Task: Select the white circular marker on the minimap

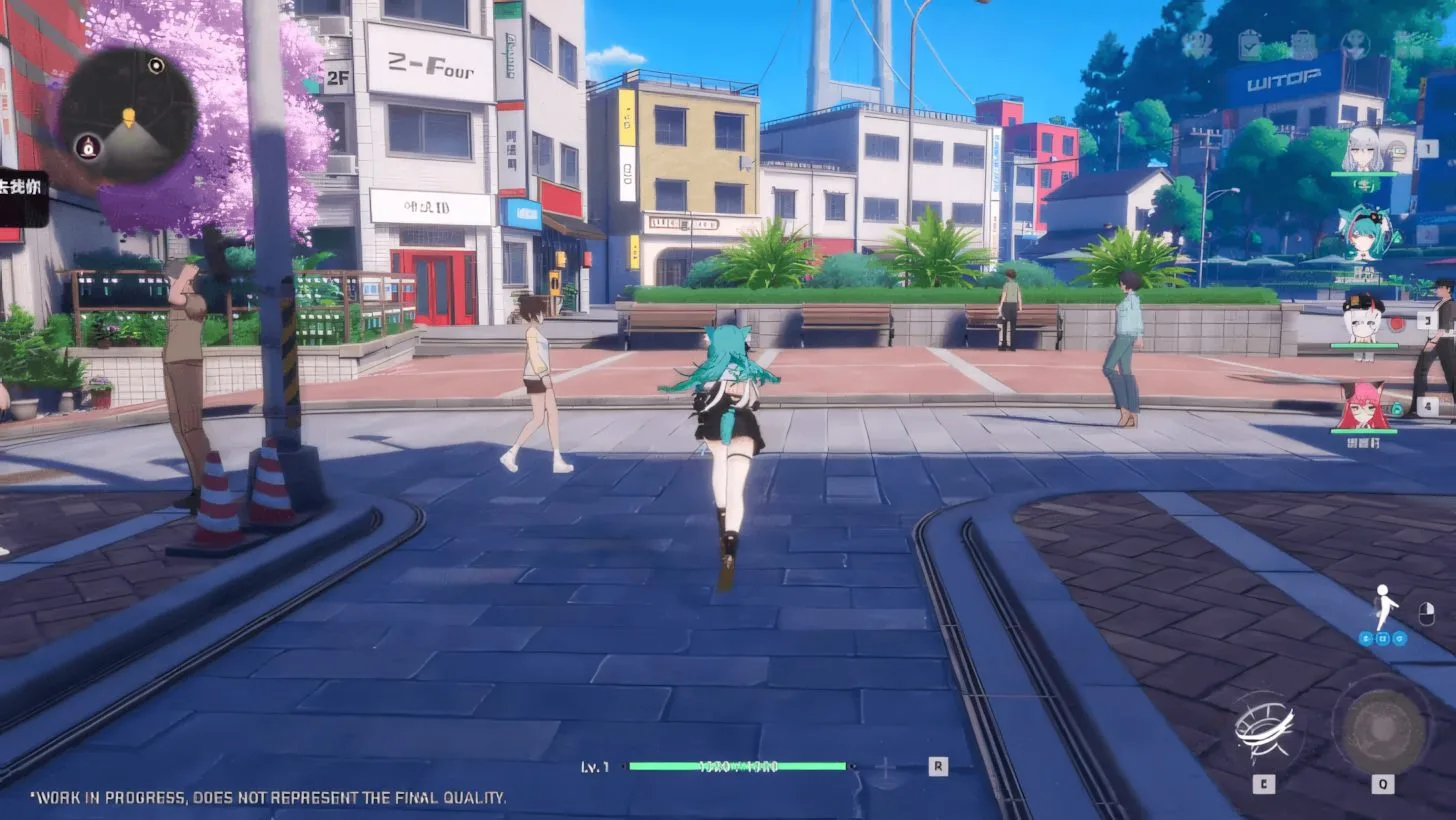Action: [x=156, y=66]
